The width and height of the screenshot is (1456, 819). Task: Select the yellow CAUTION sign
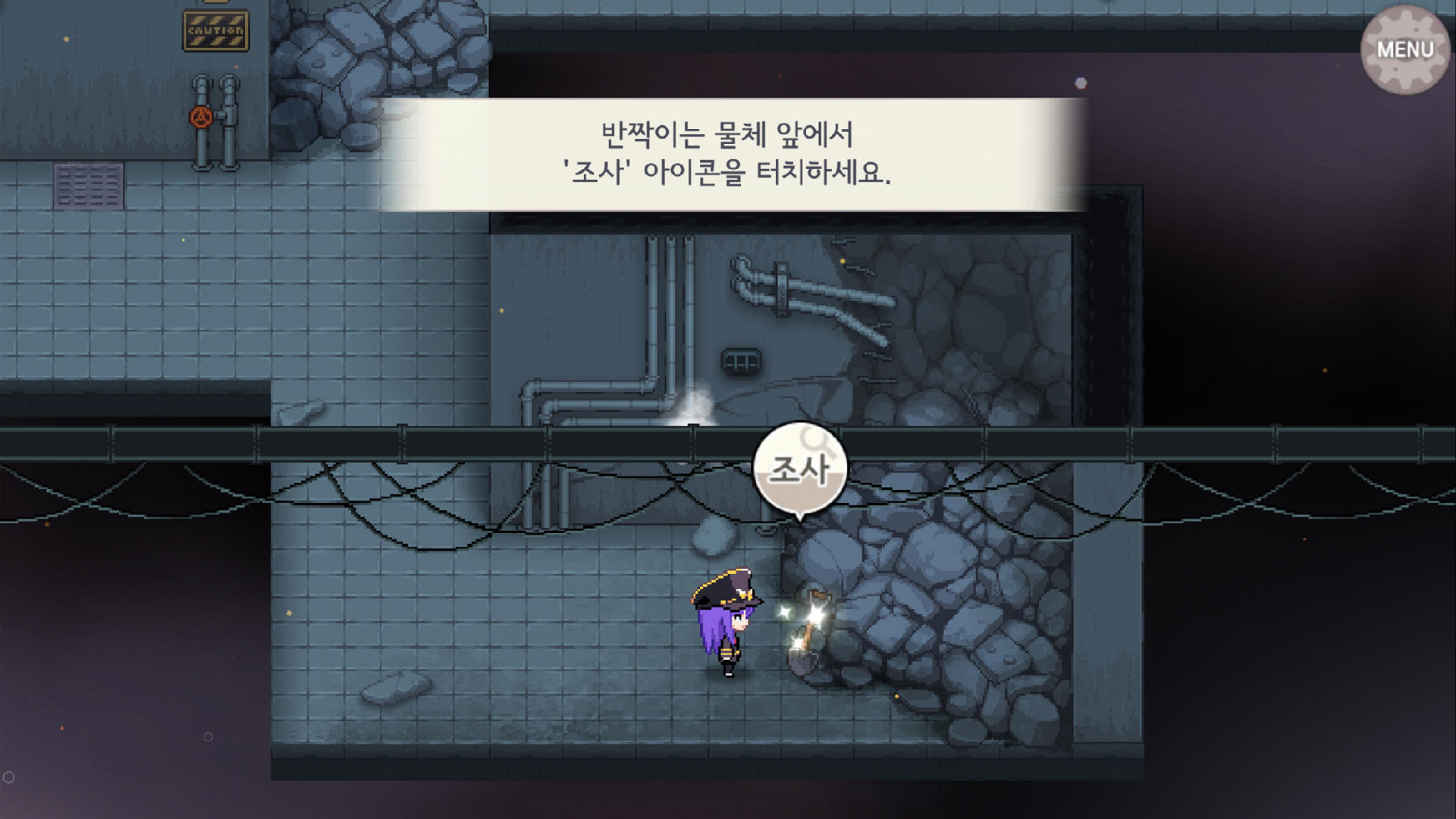pyautogui.click(x=216, y=29)
